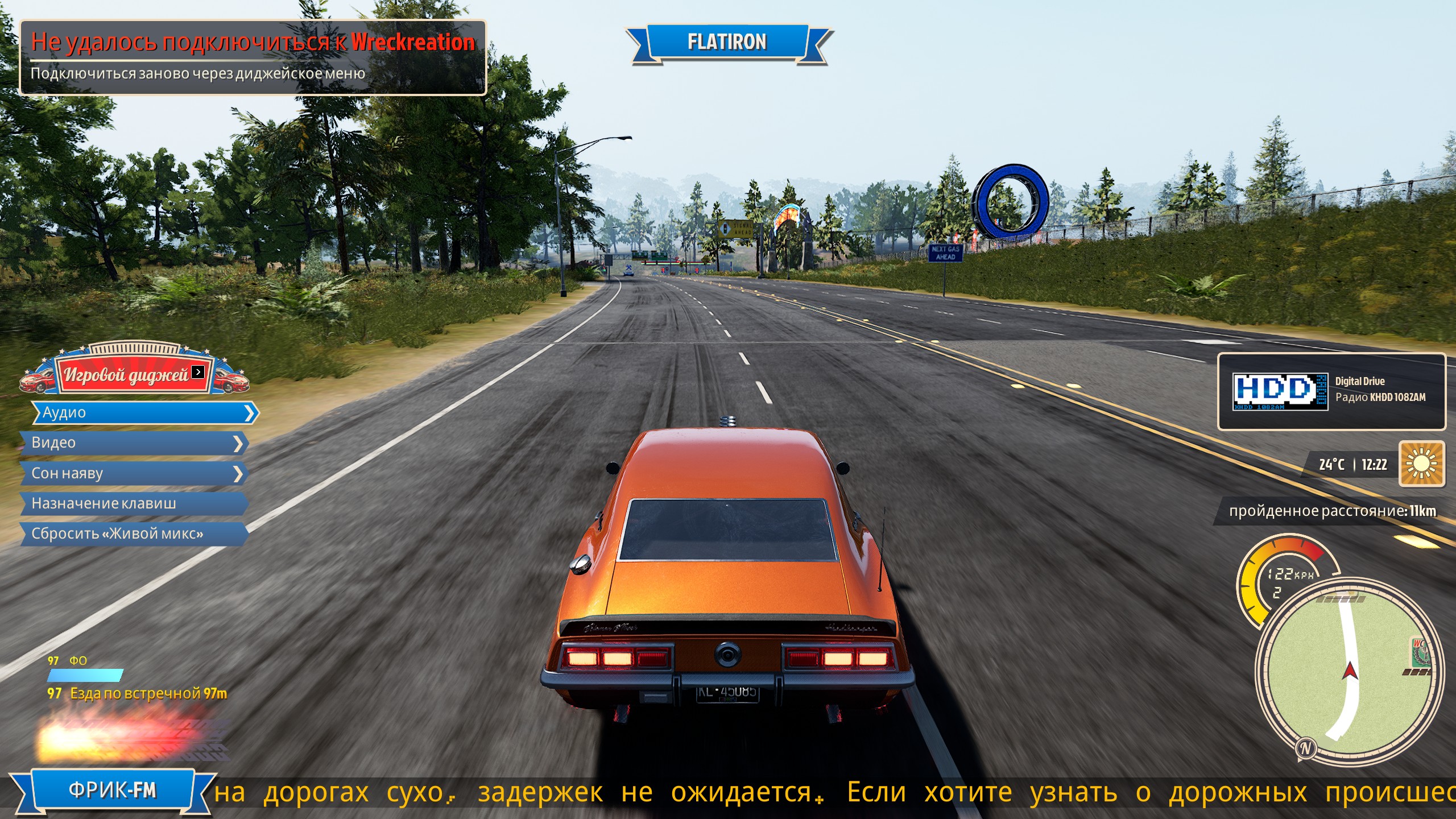
Task: Select the Видео menu option
Action: [135, 443]
